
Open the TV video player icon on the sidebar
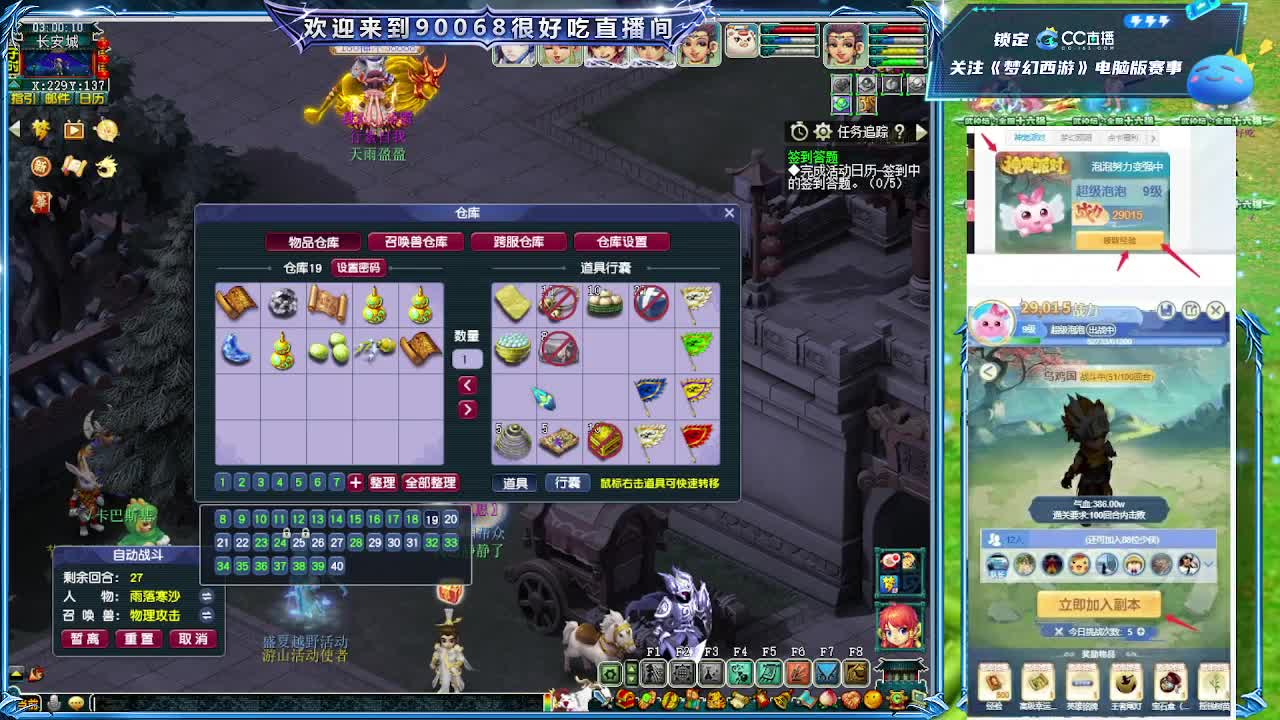[x=73, y=130]
